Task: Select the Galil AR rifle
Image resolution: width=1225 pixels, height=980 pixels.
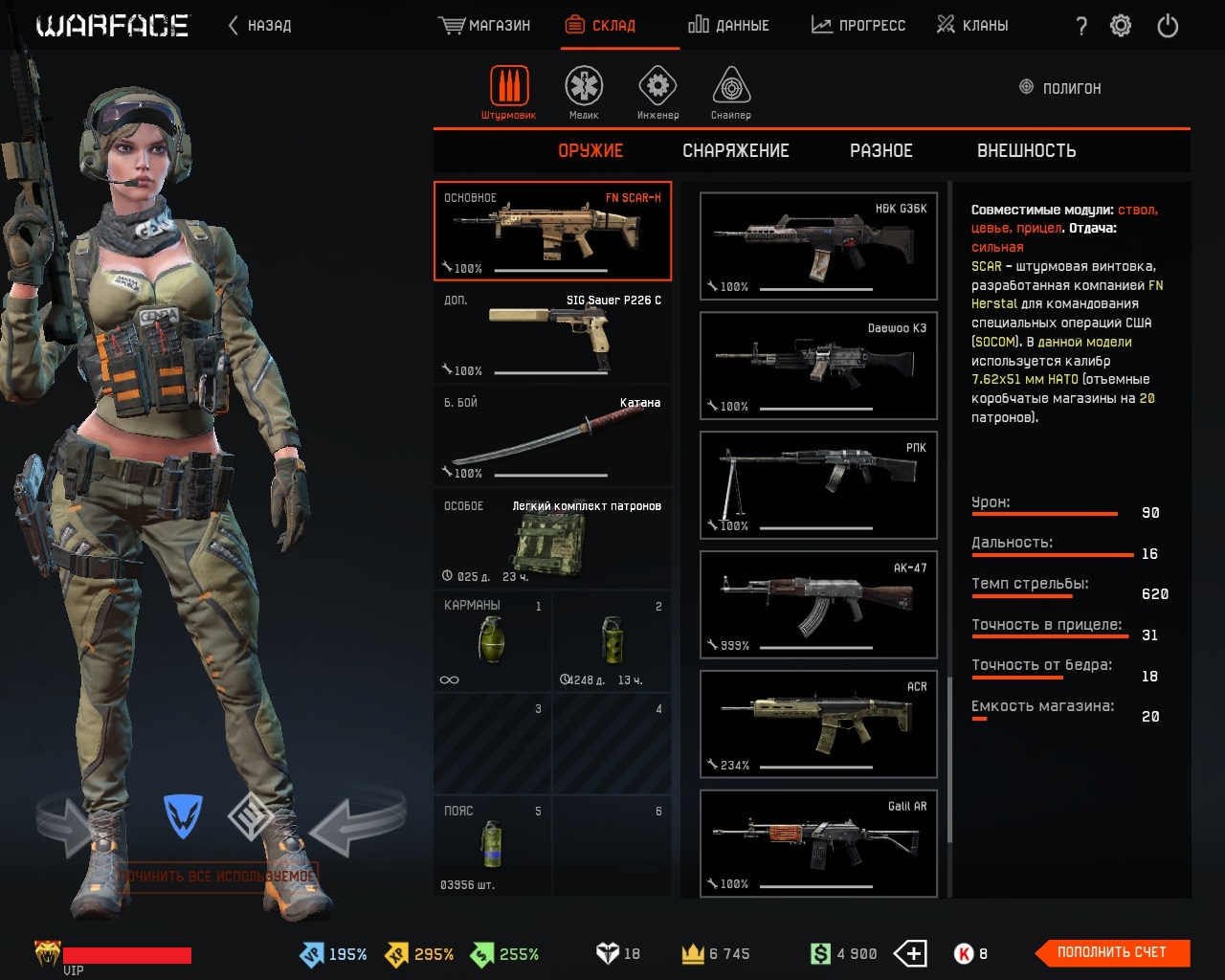Action: pos(818,843)
